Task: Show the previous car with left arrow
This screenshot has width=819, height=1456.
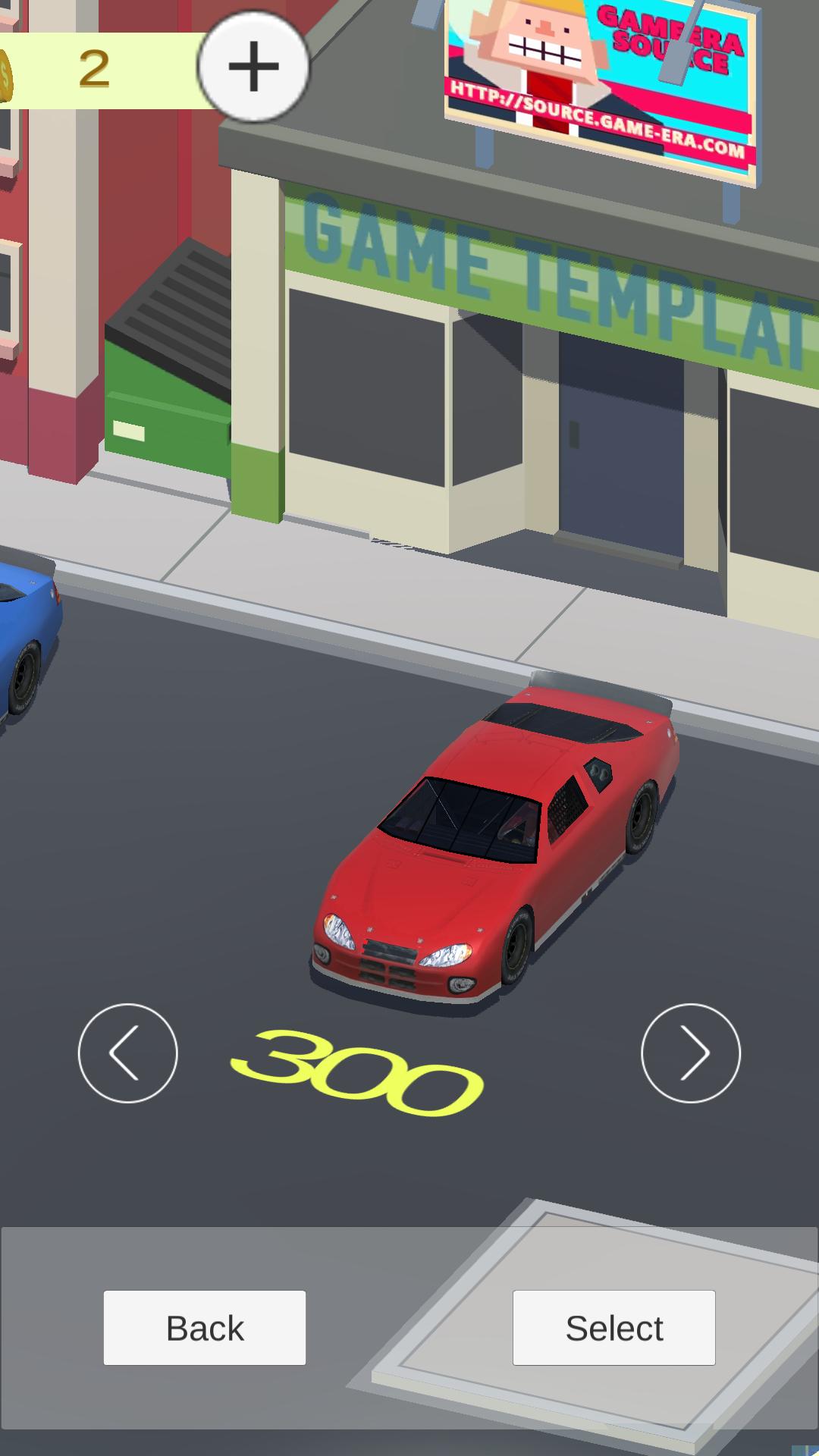Action: 127,1053
